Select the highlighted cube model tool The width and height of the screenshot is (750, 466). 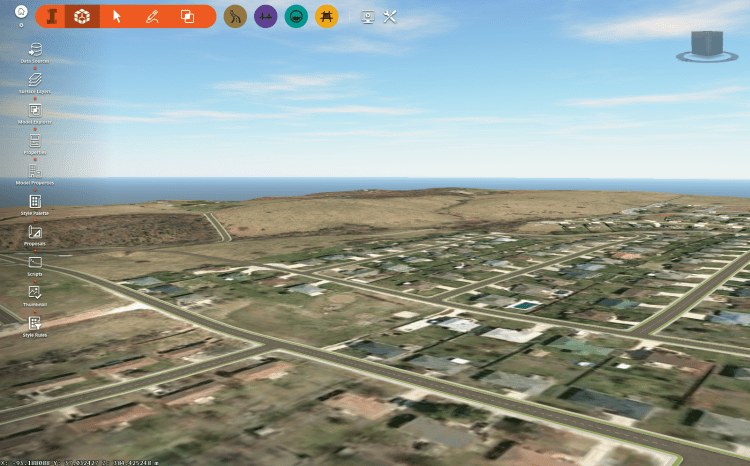pyautogui.click(x=83, y=16)
